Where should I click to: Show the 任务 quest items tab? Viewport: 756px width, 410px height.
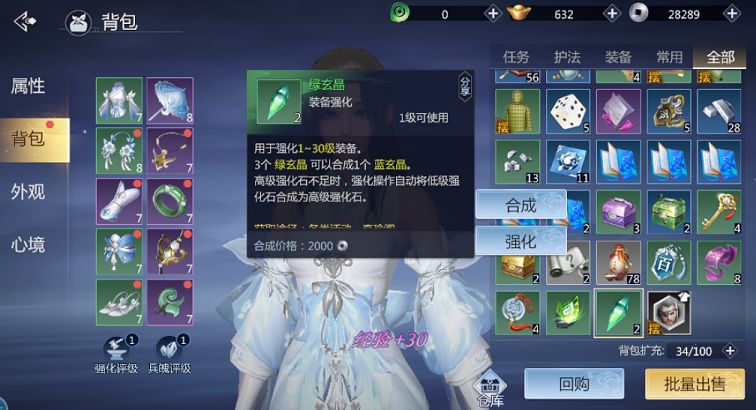click(x=516, y=57)
